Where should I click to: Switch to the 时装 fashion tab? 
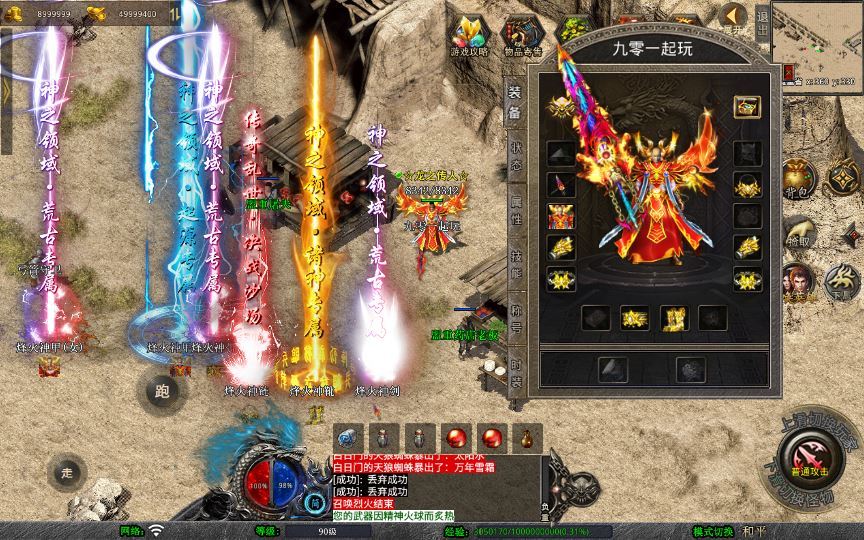tap(515, 366)
